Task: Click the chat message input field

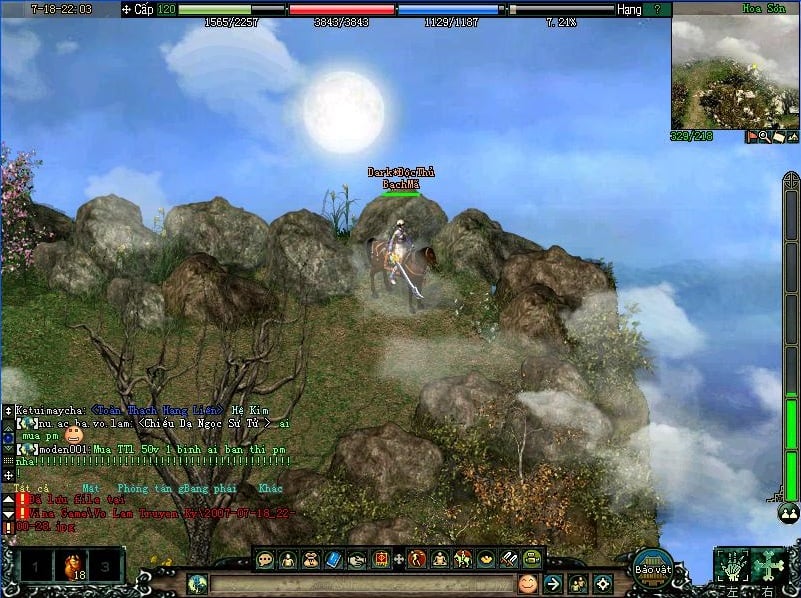Action: 360,584
